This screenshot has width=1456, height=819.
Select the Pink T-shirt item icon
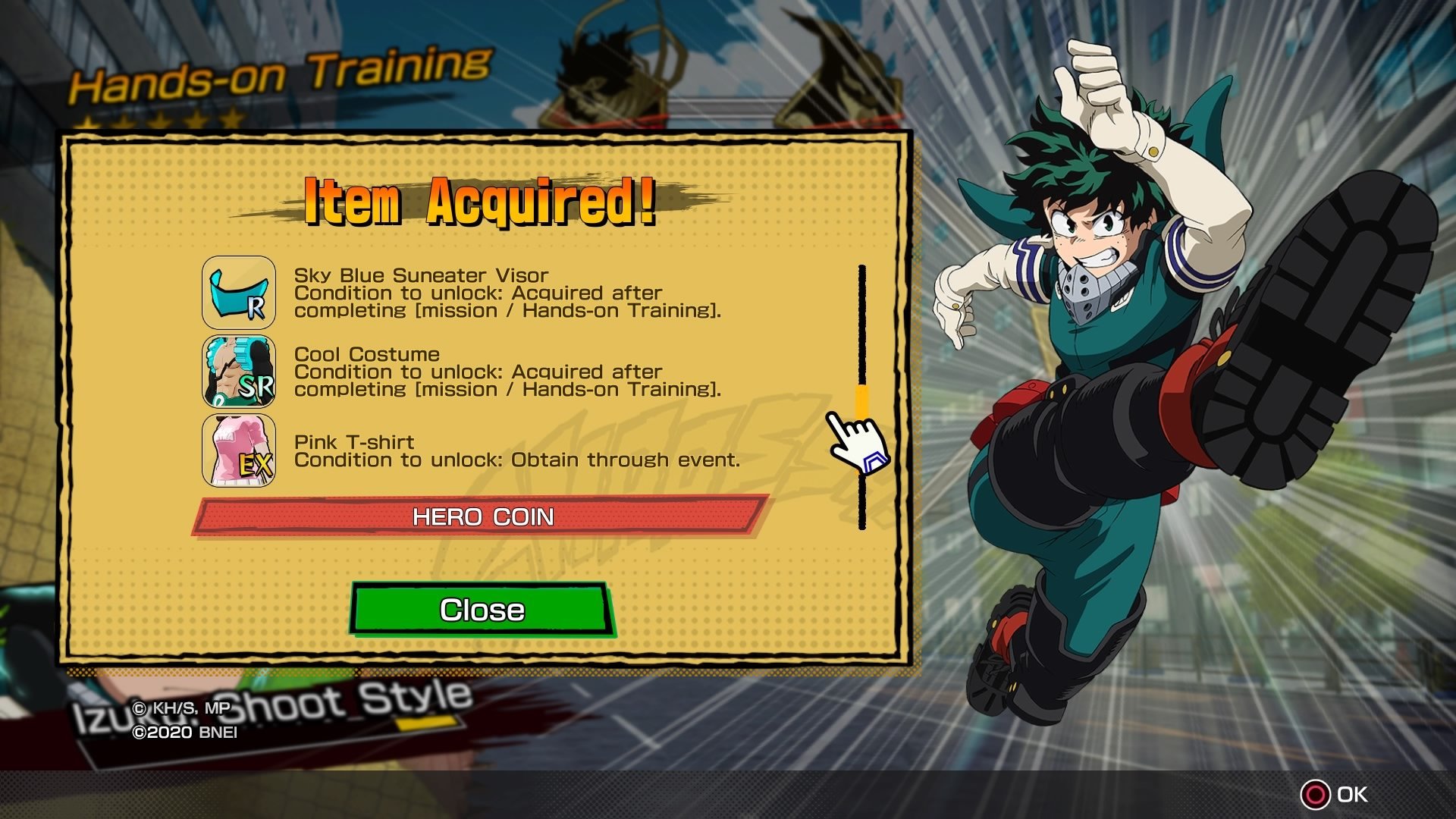[239, 450]
